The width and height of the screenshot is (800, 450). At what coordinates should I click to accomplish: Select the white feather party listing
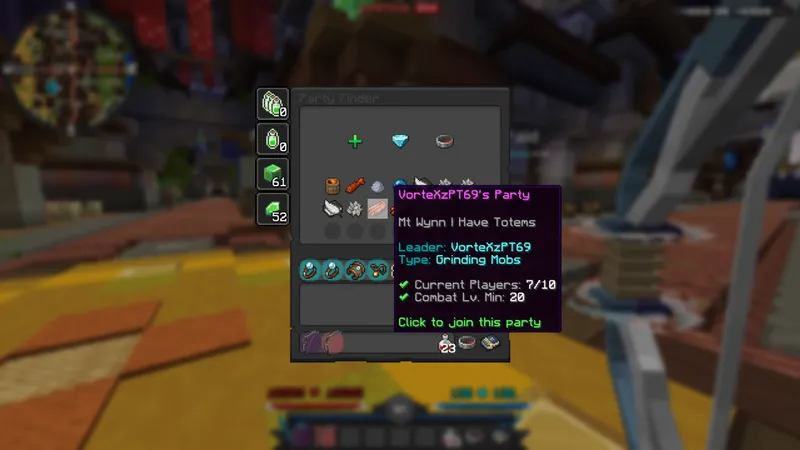coord(332,208)
